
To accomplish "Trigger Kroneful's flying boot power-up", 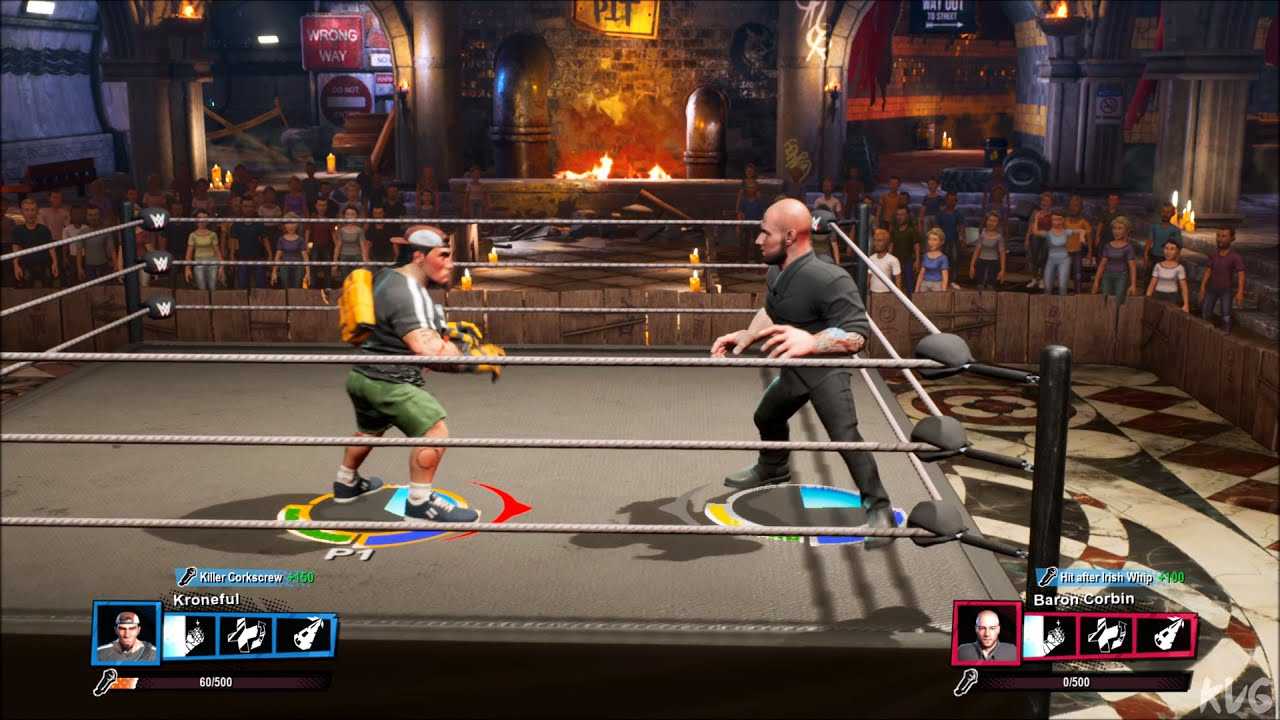I will coord(302,636).
